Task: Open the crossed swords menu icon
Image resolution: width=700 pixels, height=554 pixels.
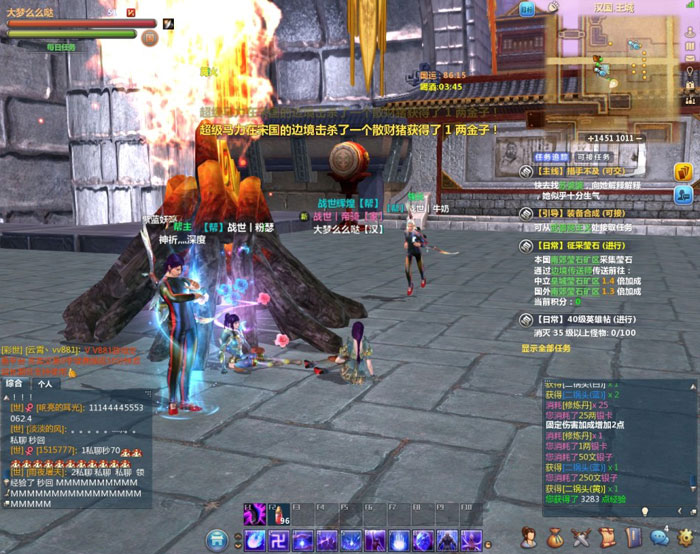Action: tap(581, 539)
